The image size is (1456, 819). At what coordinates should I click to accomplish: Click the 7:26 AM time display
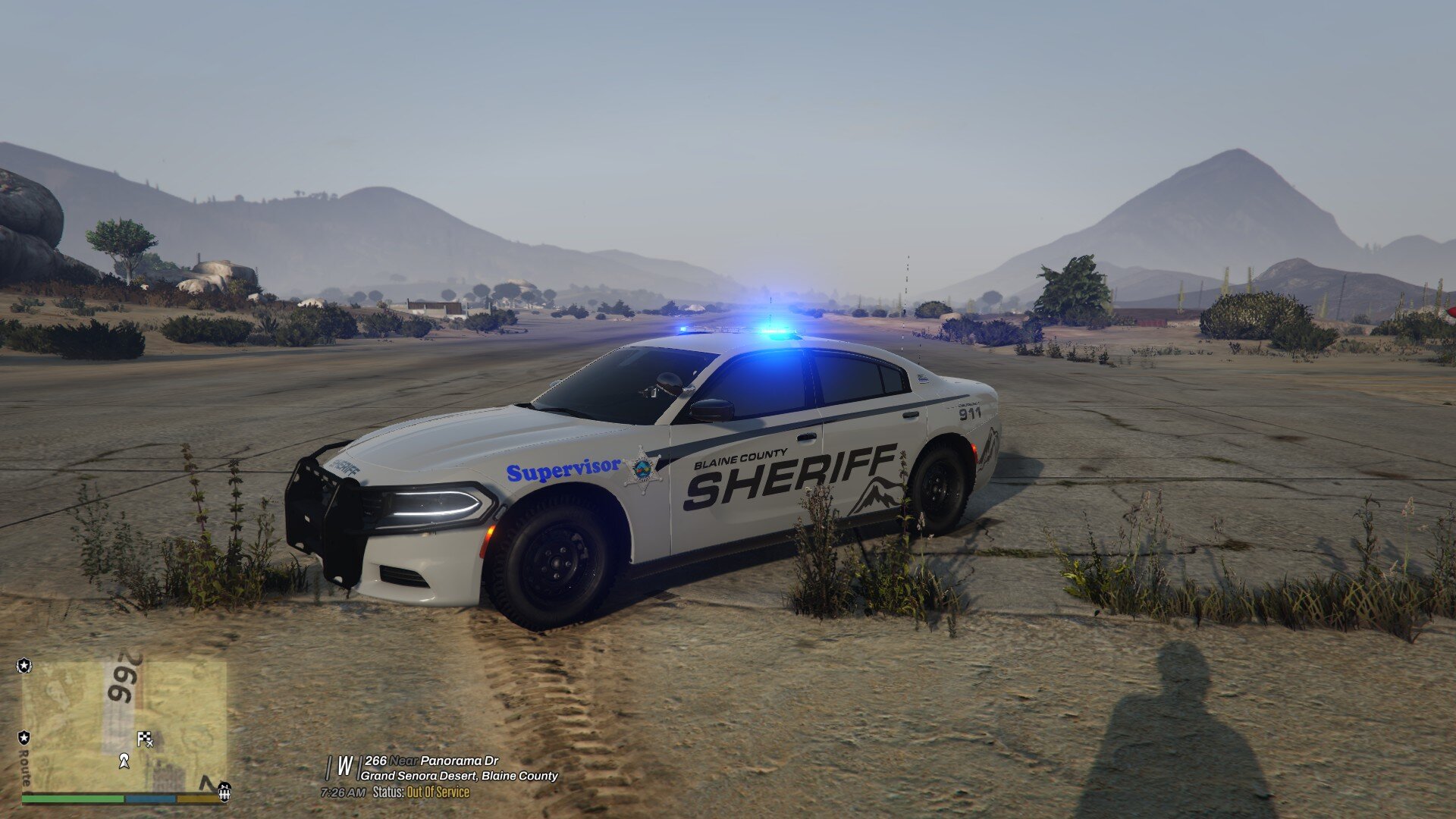click(344, 793)
